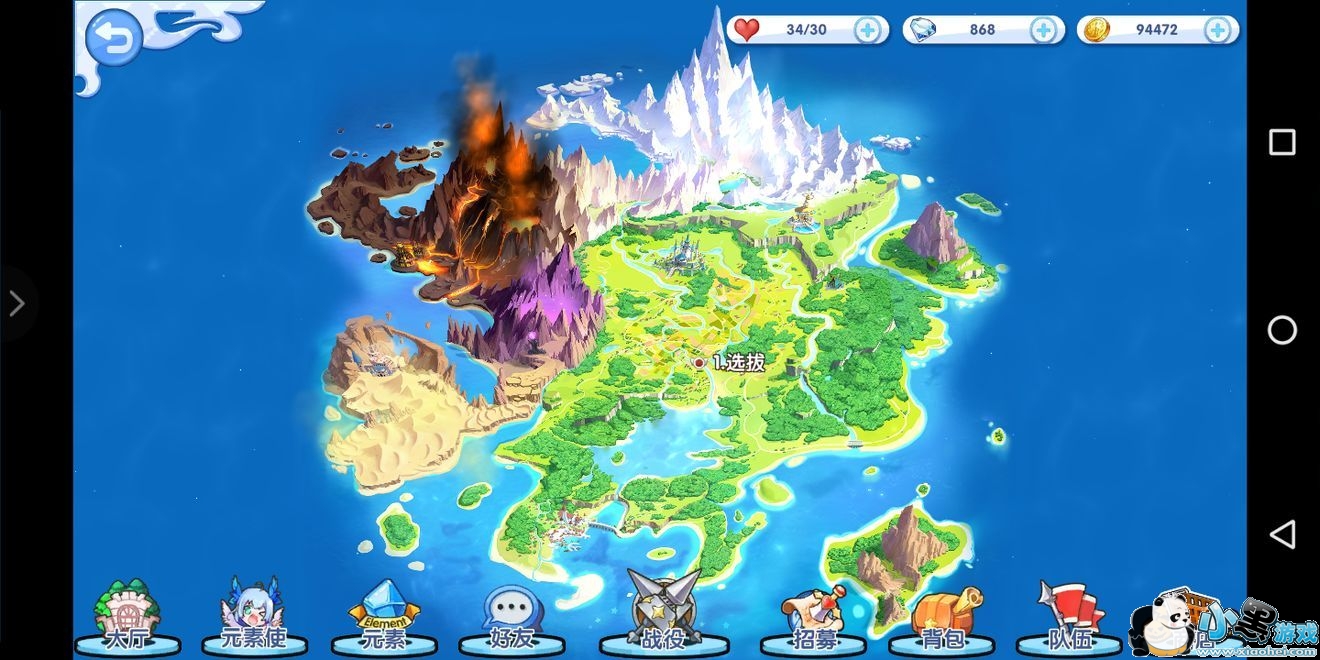This screenshot has height=660, width=1320.
Task: Expand the side panel arrow on the left edge
Action: tap(17, 303)
